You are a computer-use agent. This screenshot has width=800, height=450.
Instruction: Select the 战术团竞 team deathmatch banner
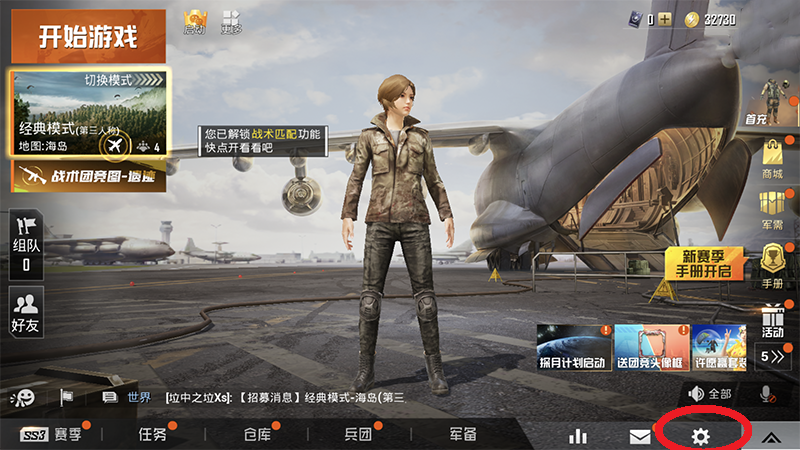point(90,177)
